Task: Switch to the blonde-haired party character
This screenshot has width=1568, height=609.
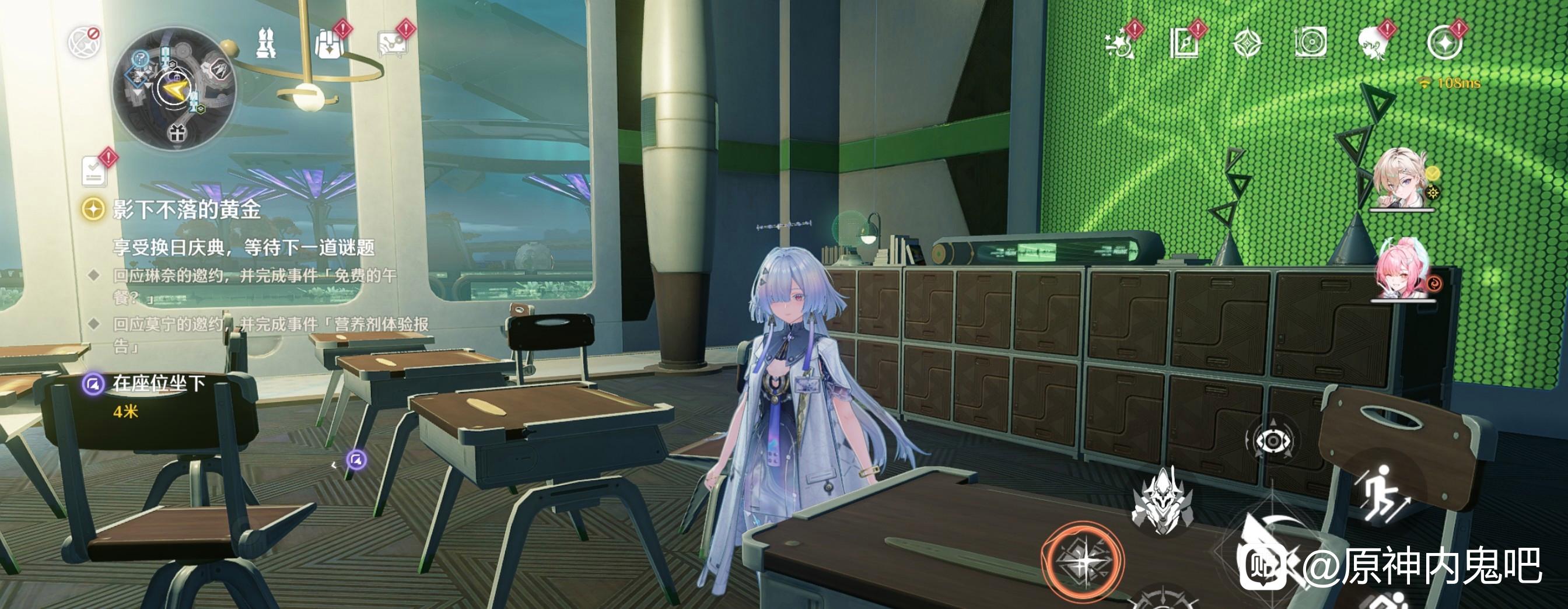Action: [1399, 179]
